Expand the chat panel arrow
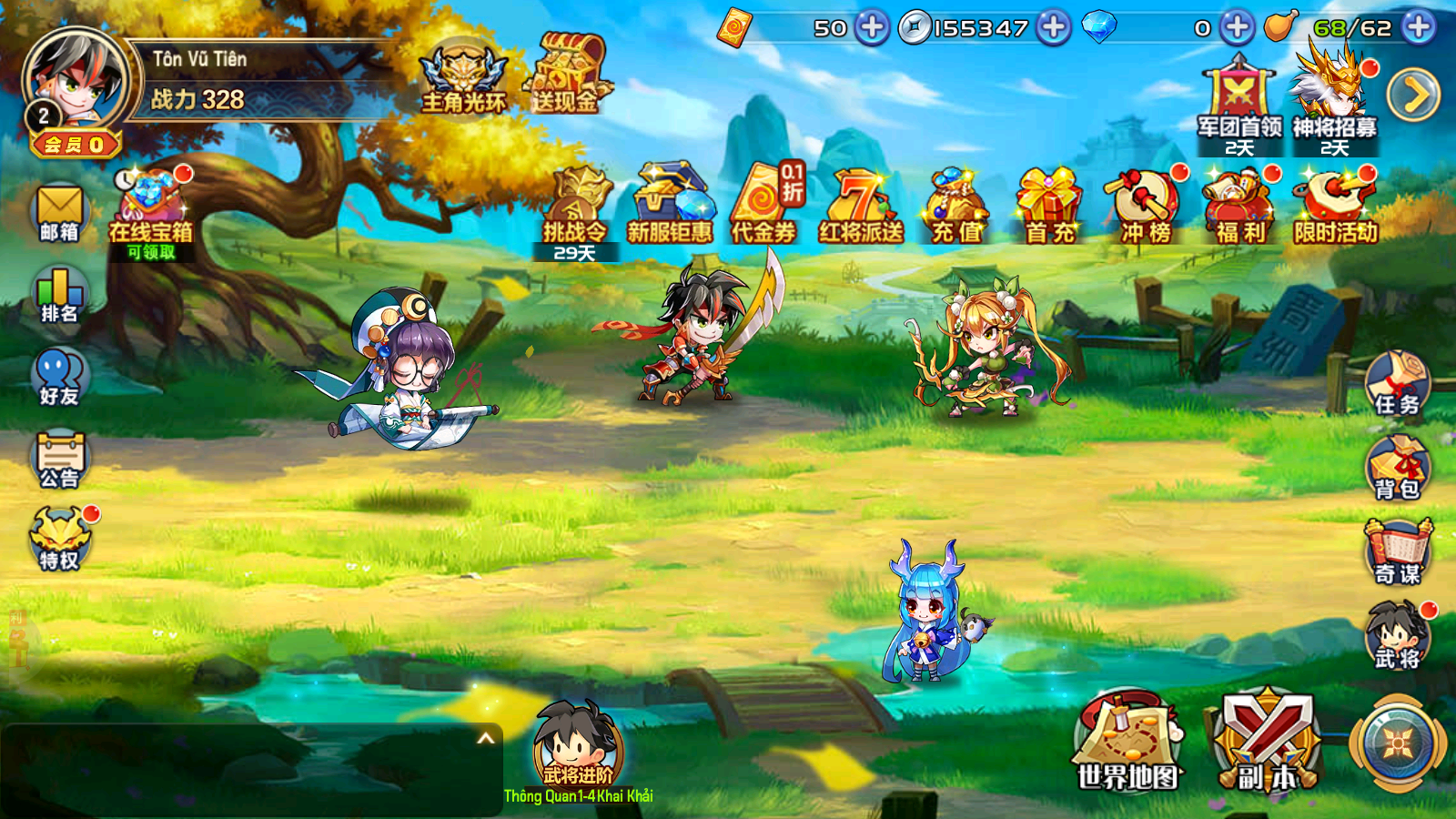 486,738
